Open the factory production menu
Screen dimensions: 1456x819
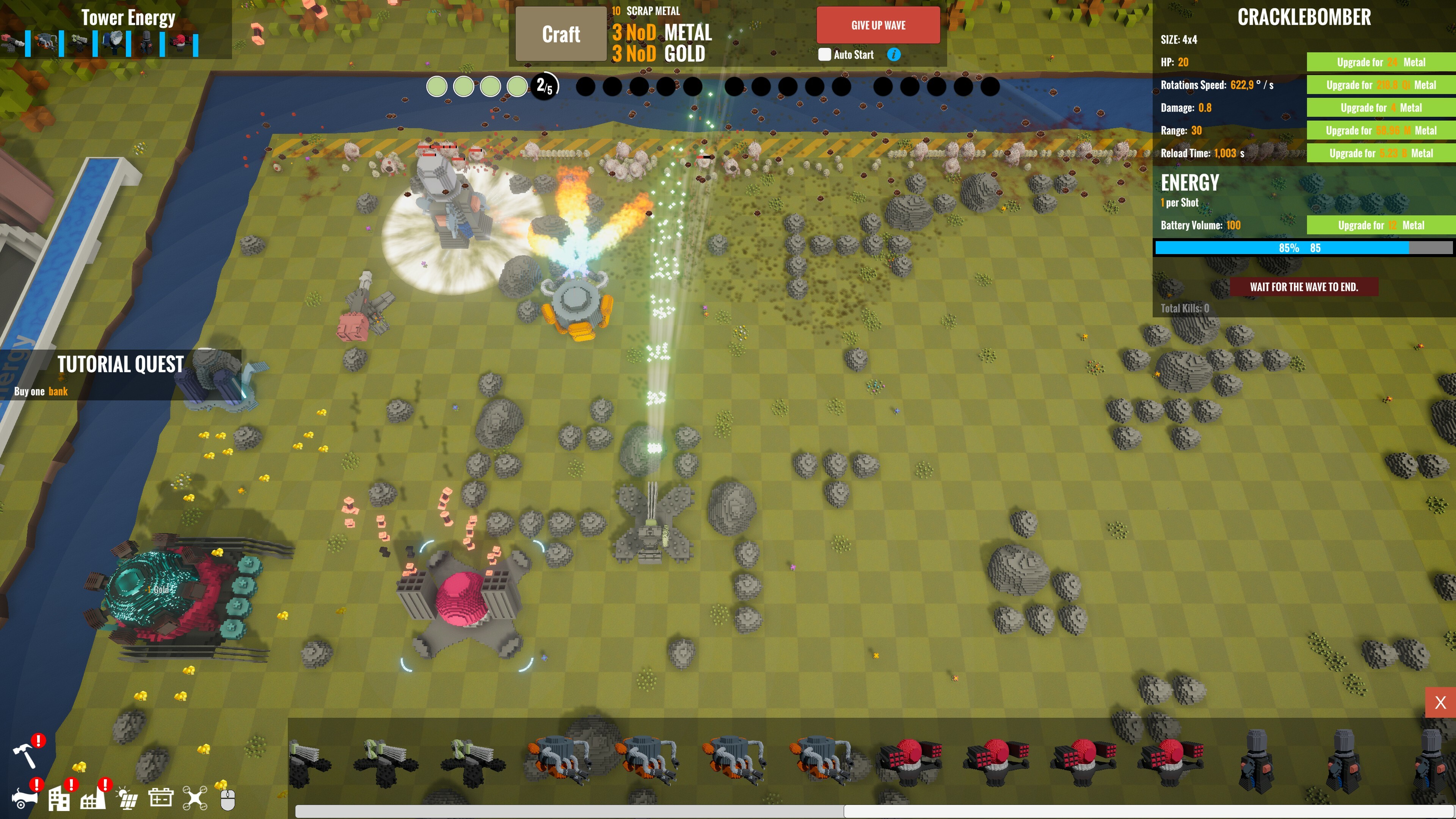pos(93,800)
